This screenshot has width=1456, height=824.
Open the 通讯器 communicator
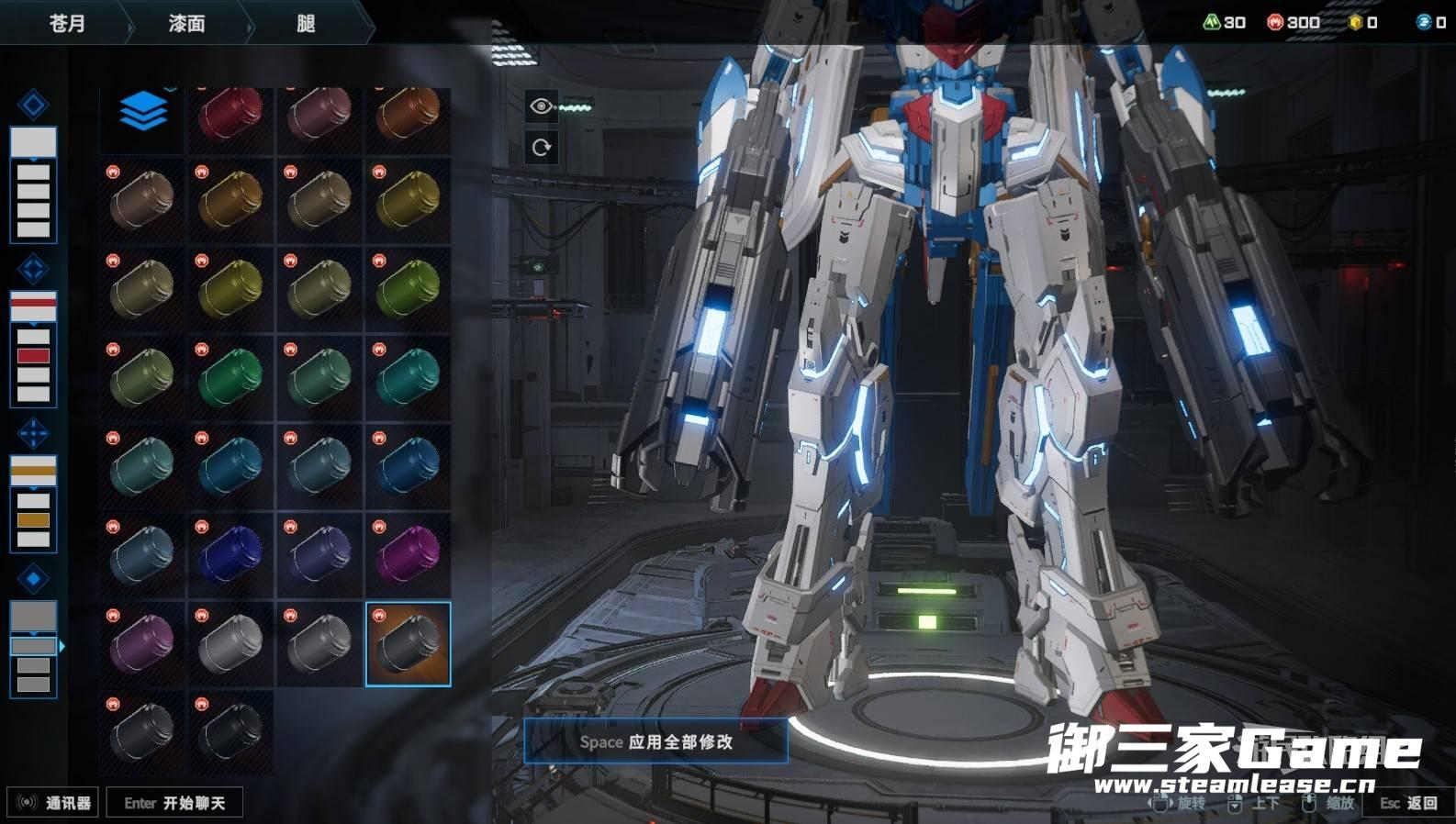coord(54,803)
